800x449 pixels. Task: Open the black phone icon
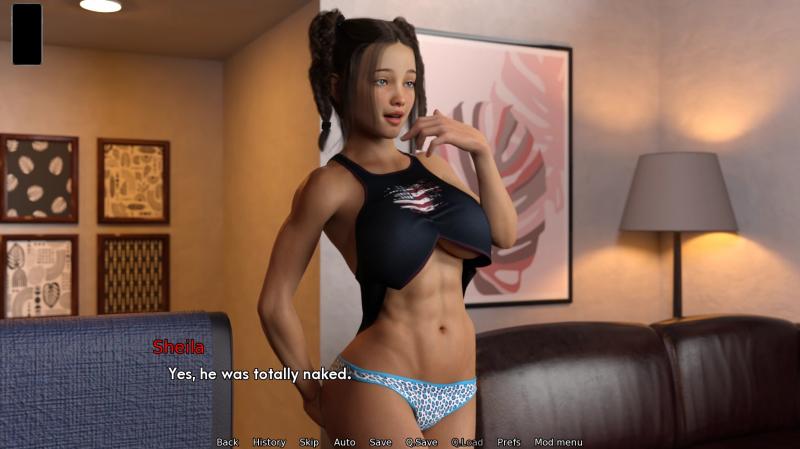click(27, 34)
